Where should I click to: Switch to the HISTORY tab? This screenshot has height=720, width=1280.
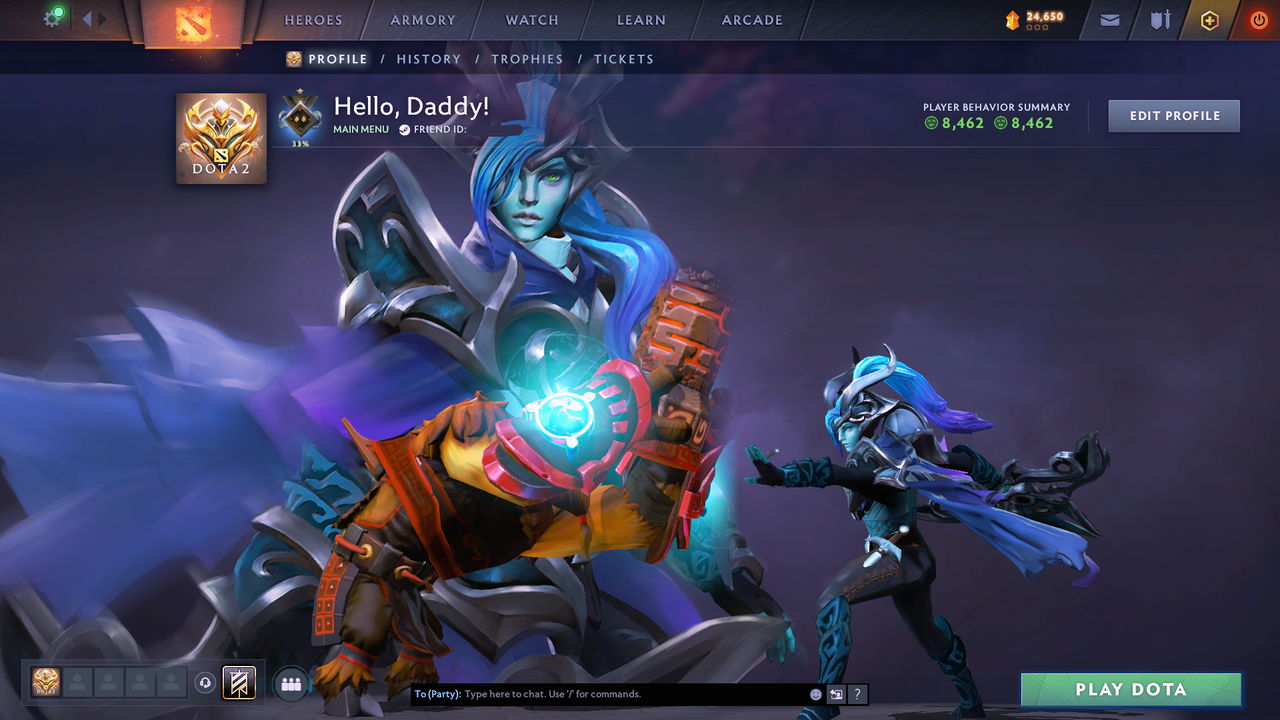428,59
